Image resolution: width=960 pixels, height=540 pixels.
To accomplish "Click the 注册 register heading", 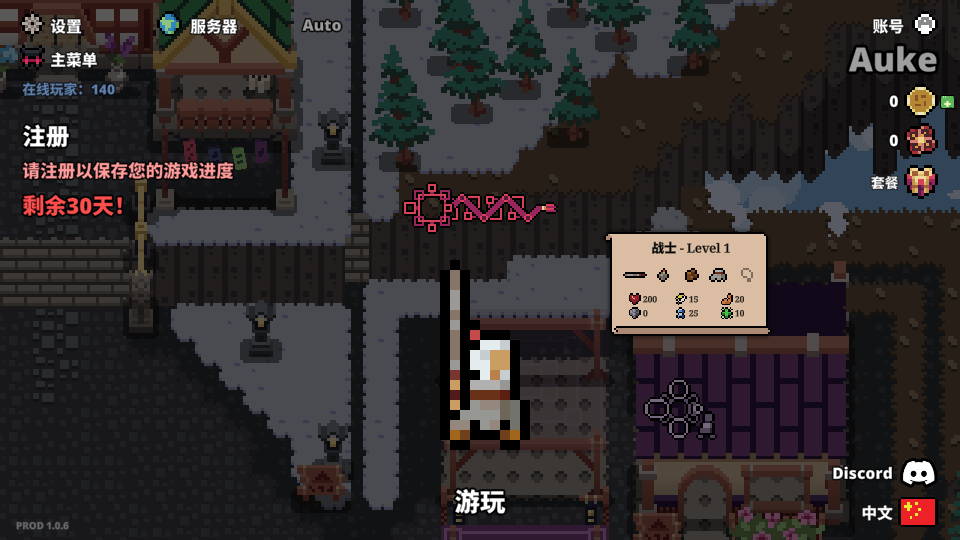I will pyautogui.click(x=46, y=136).
